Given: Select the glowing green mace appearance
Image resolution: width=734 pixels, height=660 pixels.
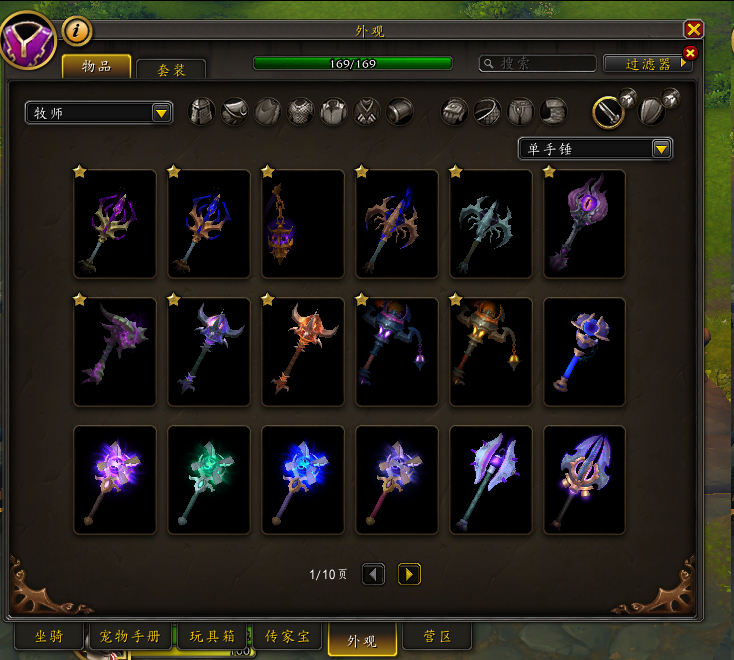Looking at the screenshot, I should pos(209,480).
